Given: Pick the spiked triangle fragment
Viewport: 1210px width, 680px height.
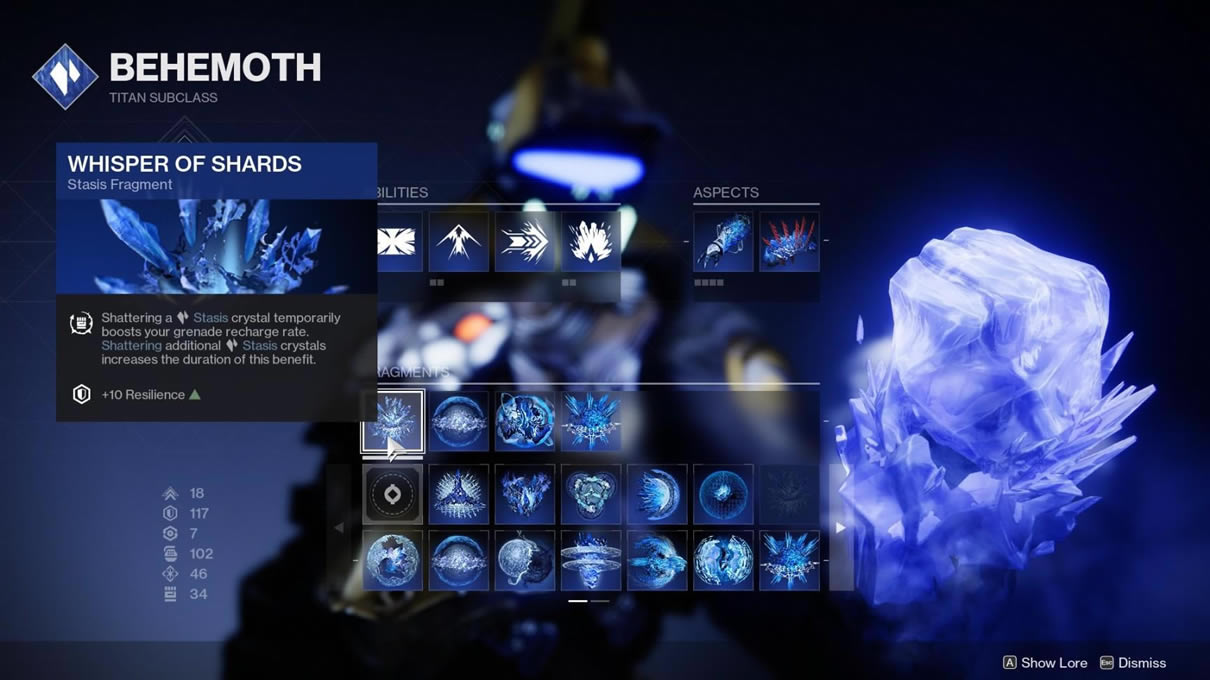Looking at the screenshot, I should coord(459,494).
